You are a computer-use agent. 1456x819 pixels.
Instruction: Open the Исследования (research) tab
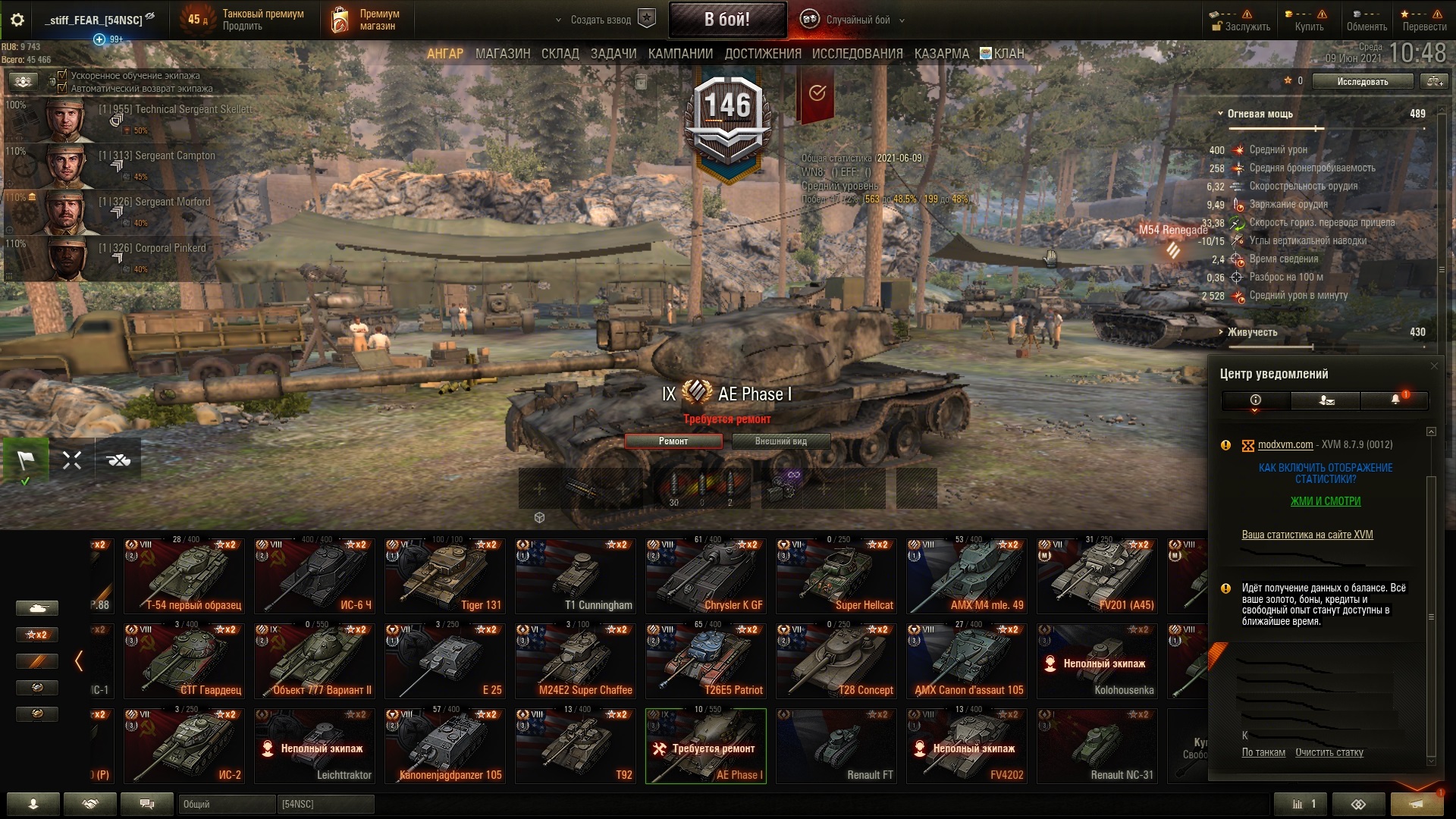(857, 54)
